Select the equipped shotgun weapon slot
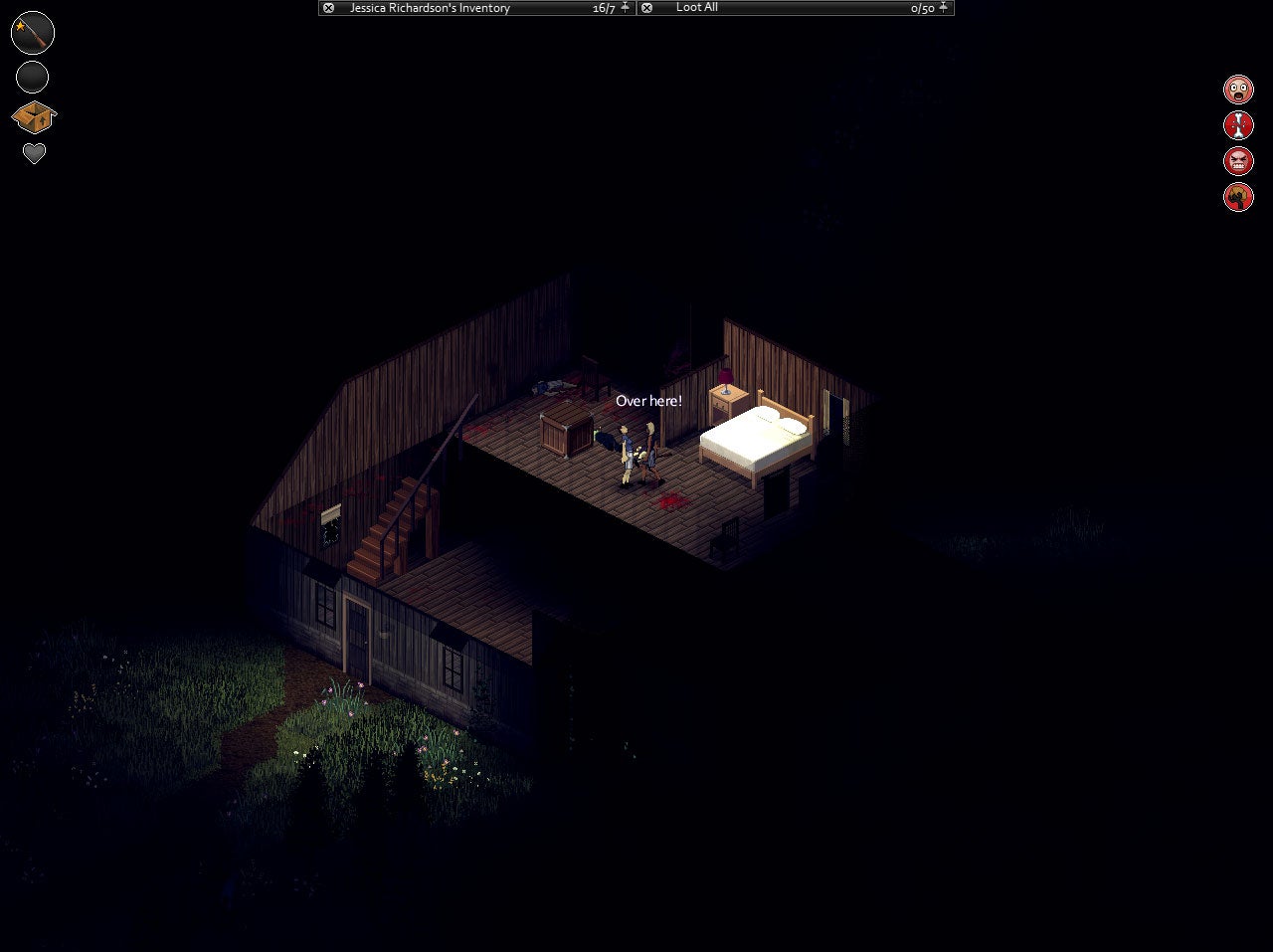Image resolution: width=1273 pixels, height=952 pixels. (x=32, y=32)
